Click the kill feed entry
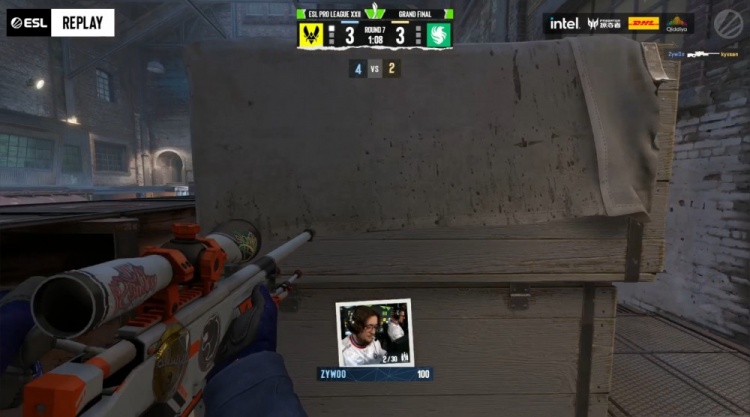Viewport: 750px width, 417px height. click(707, 53)
